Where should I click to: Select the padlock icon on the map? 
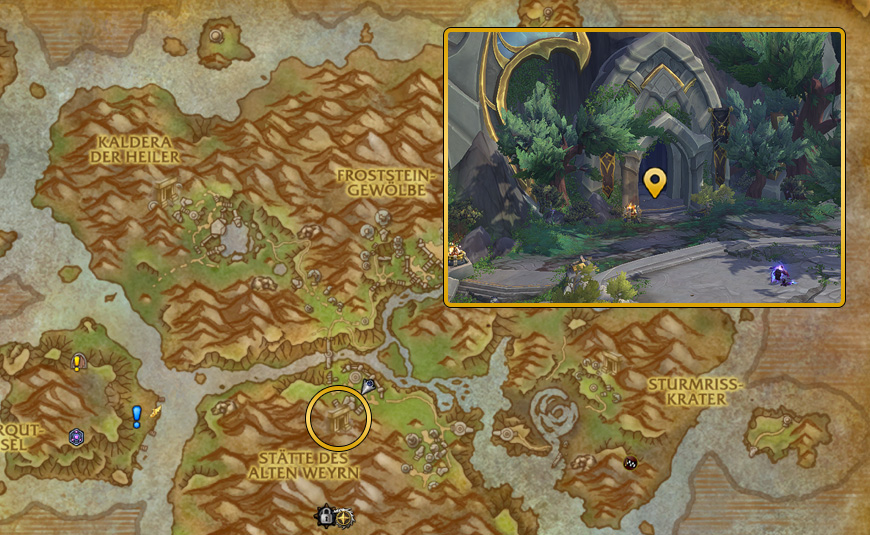325,517
